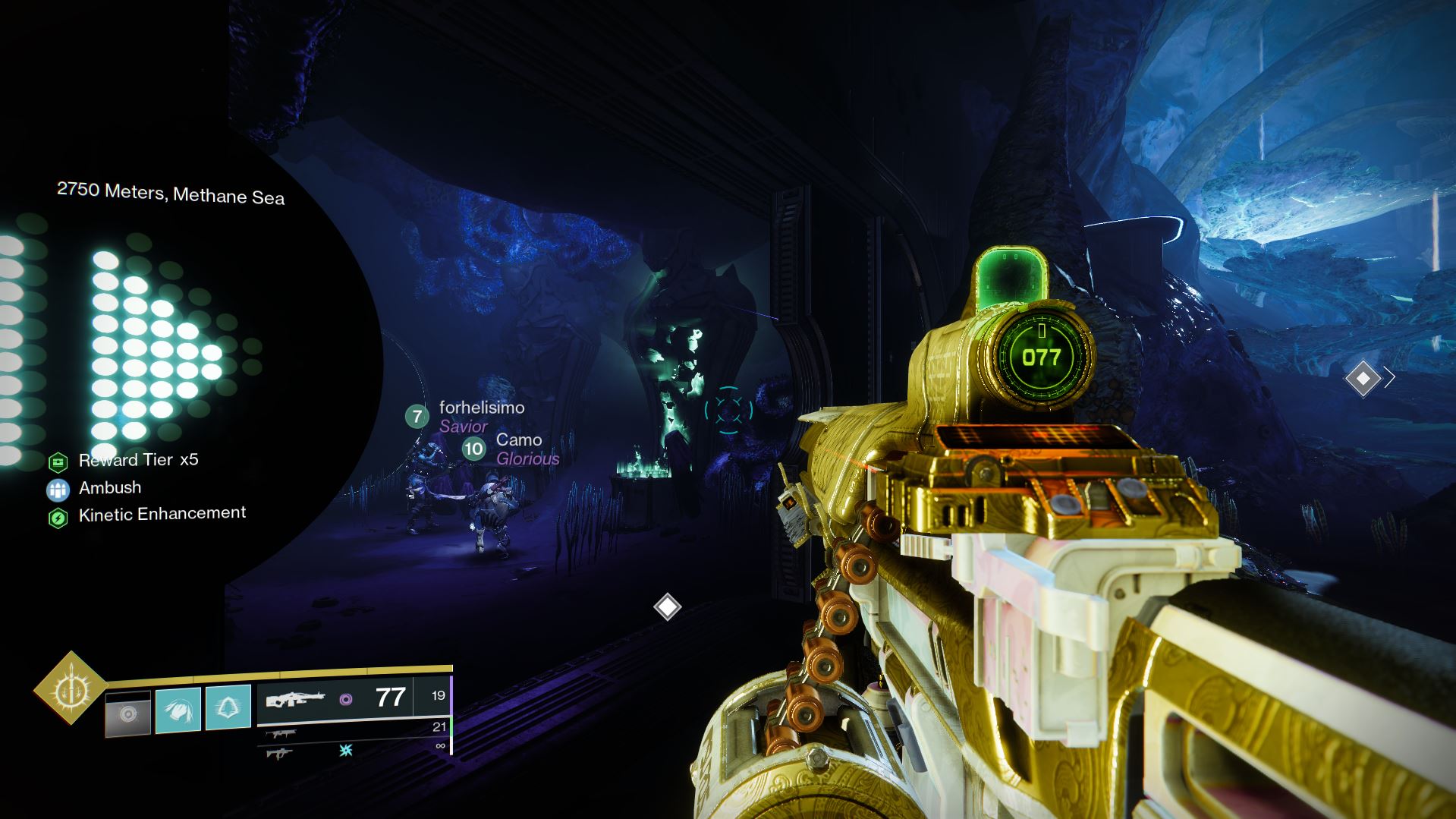Select the grey grenade ability slot
The height and width of the screenshot is (819, 1456).
(127, 713)
